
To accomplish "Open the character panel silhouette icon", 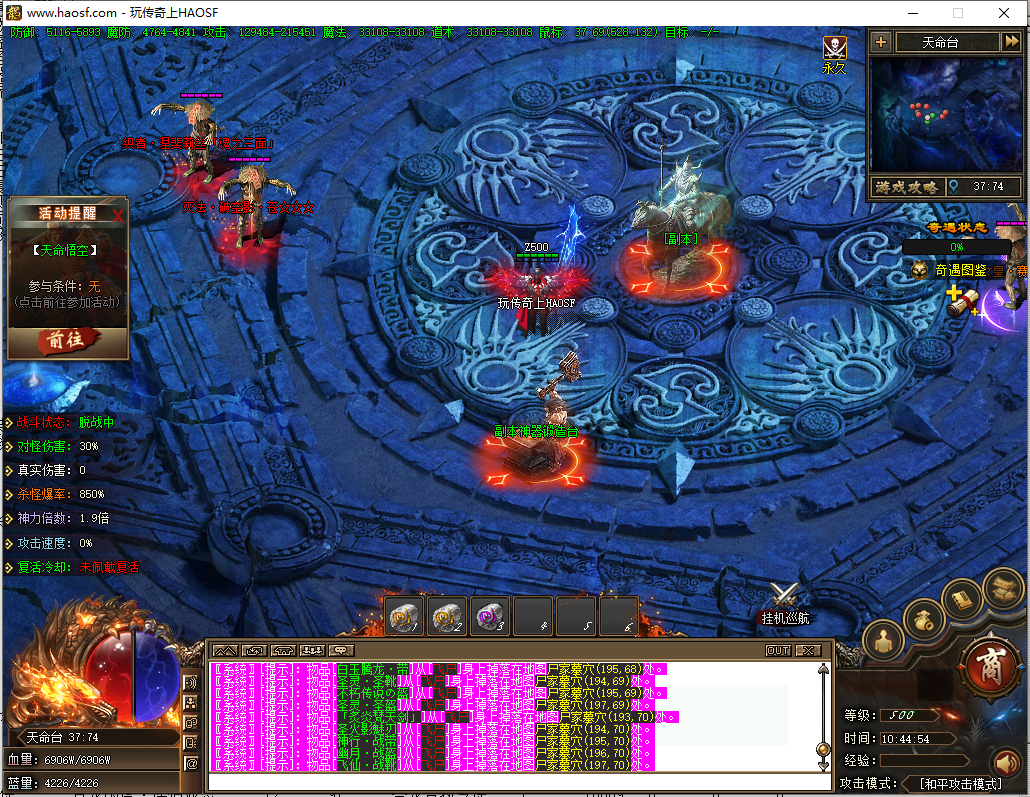I will coord(883,641).
